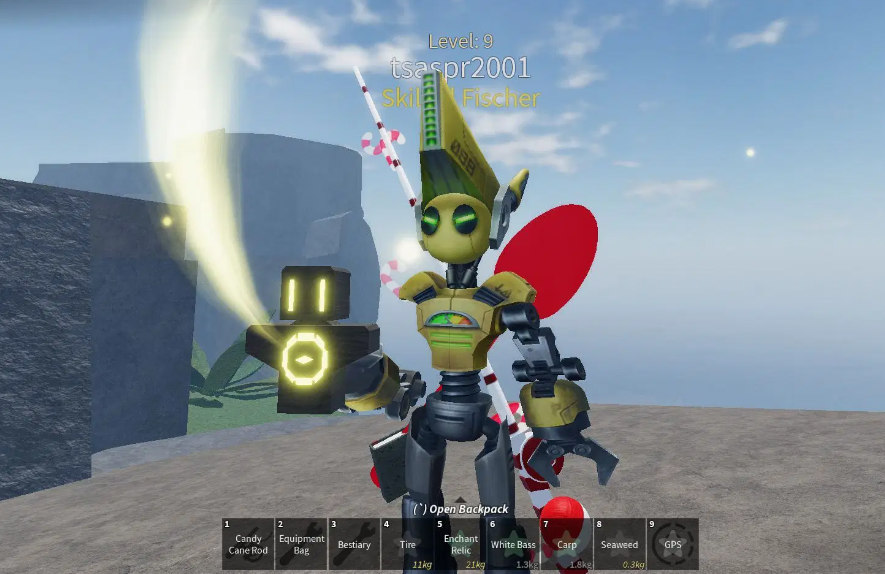This screenshot has width=885, height=574.
Task: Select the Candy Cane Rod hotbar slot
Action: 248,544
